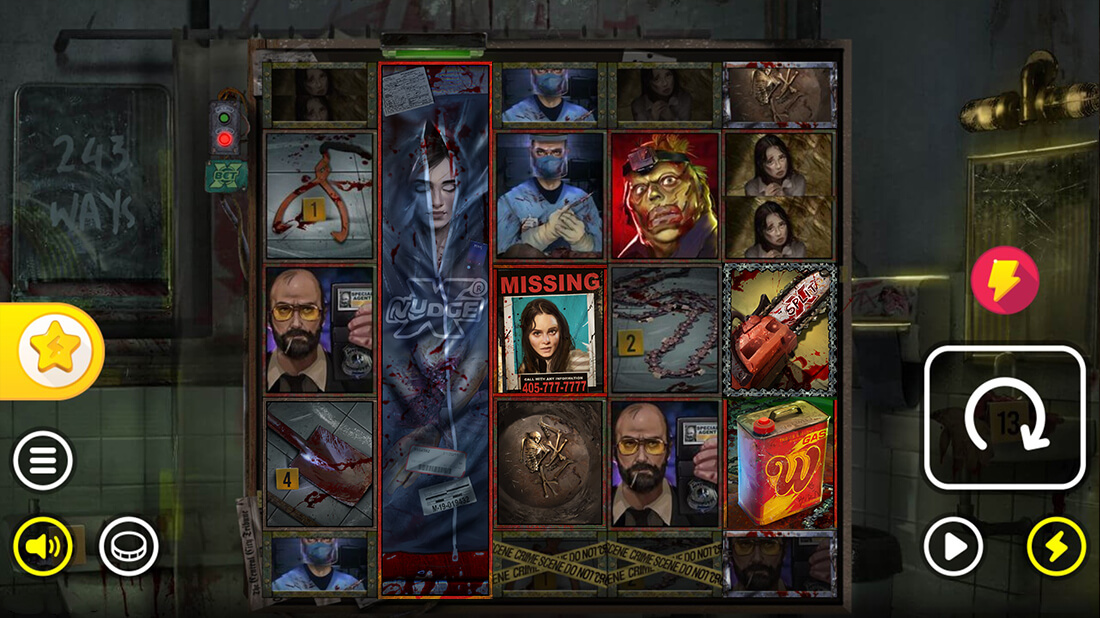Spin the reels with the circular arrow button
The height and width of the screenshot is (618, 1100).
(1005, 417)
